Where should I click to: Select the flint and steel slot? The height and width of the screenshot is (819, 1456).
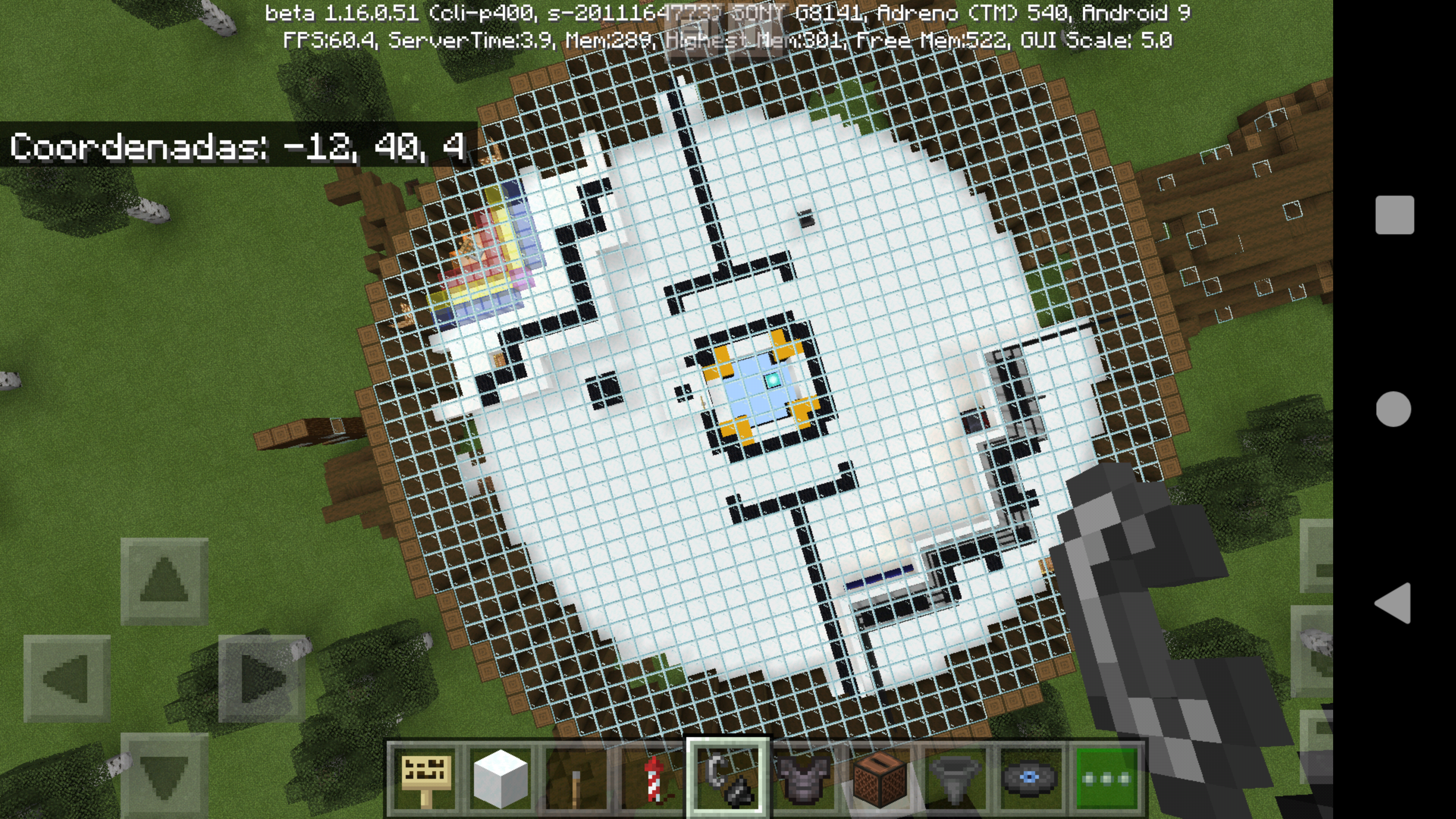728,779
